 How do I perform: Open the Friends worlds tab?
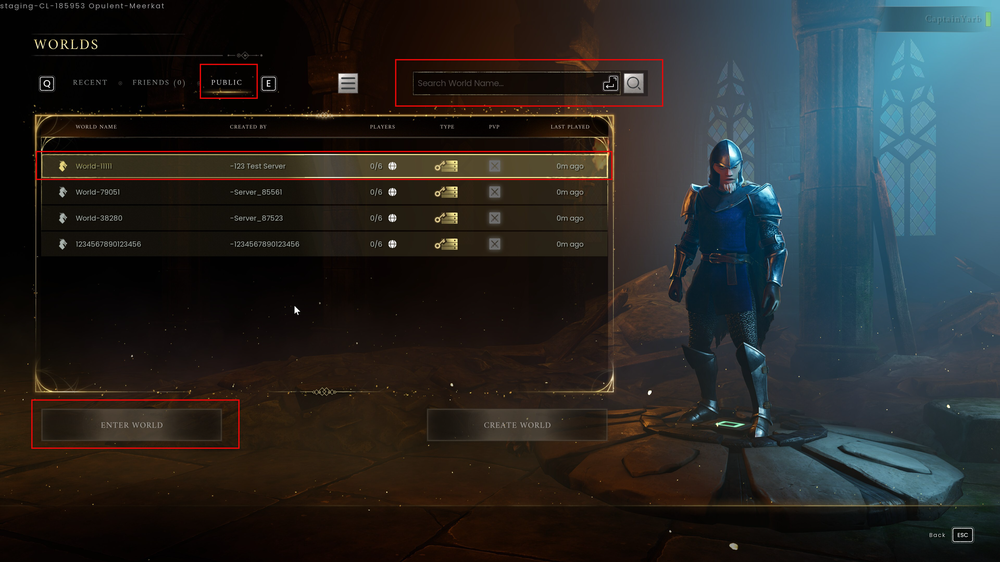tap(159, 83)
